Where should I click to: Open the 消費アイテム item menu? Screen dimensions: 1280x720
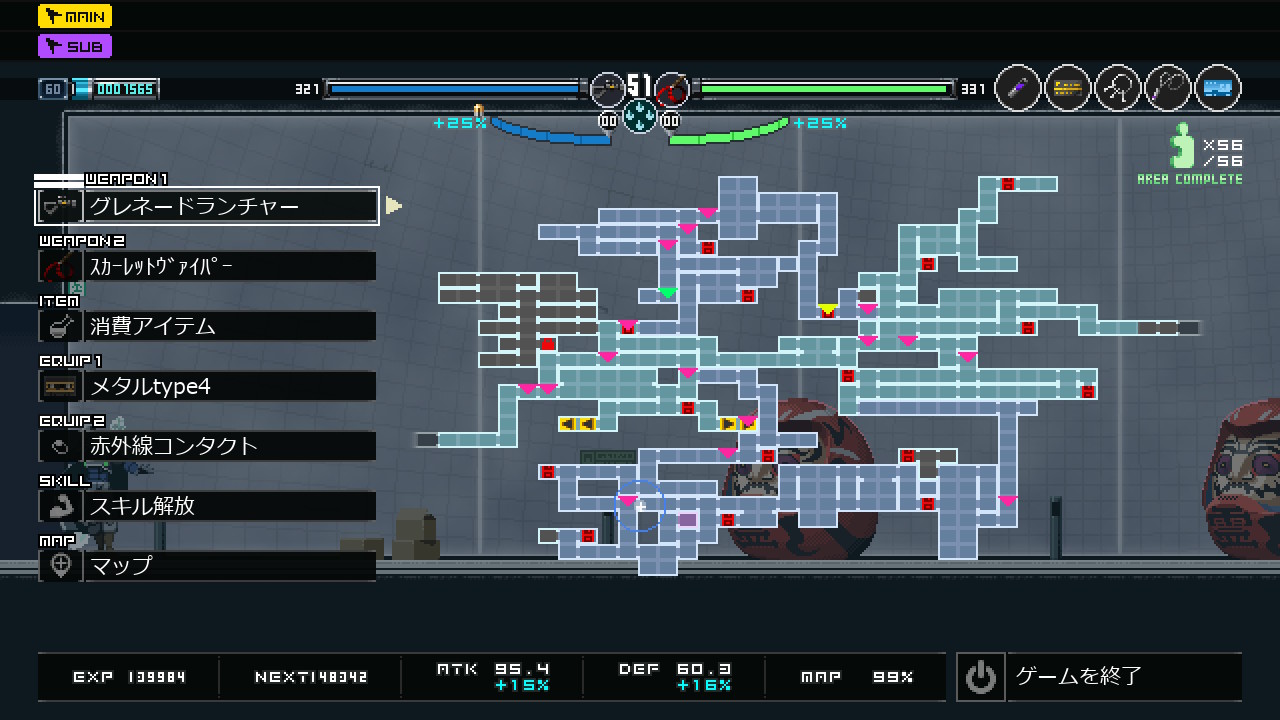(207, 326)
